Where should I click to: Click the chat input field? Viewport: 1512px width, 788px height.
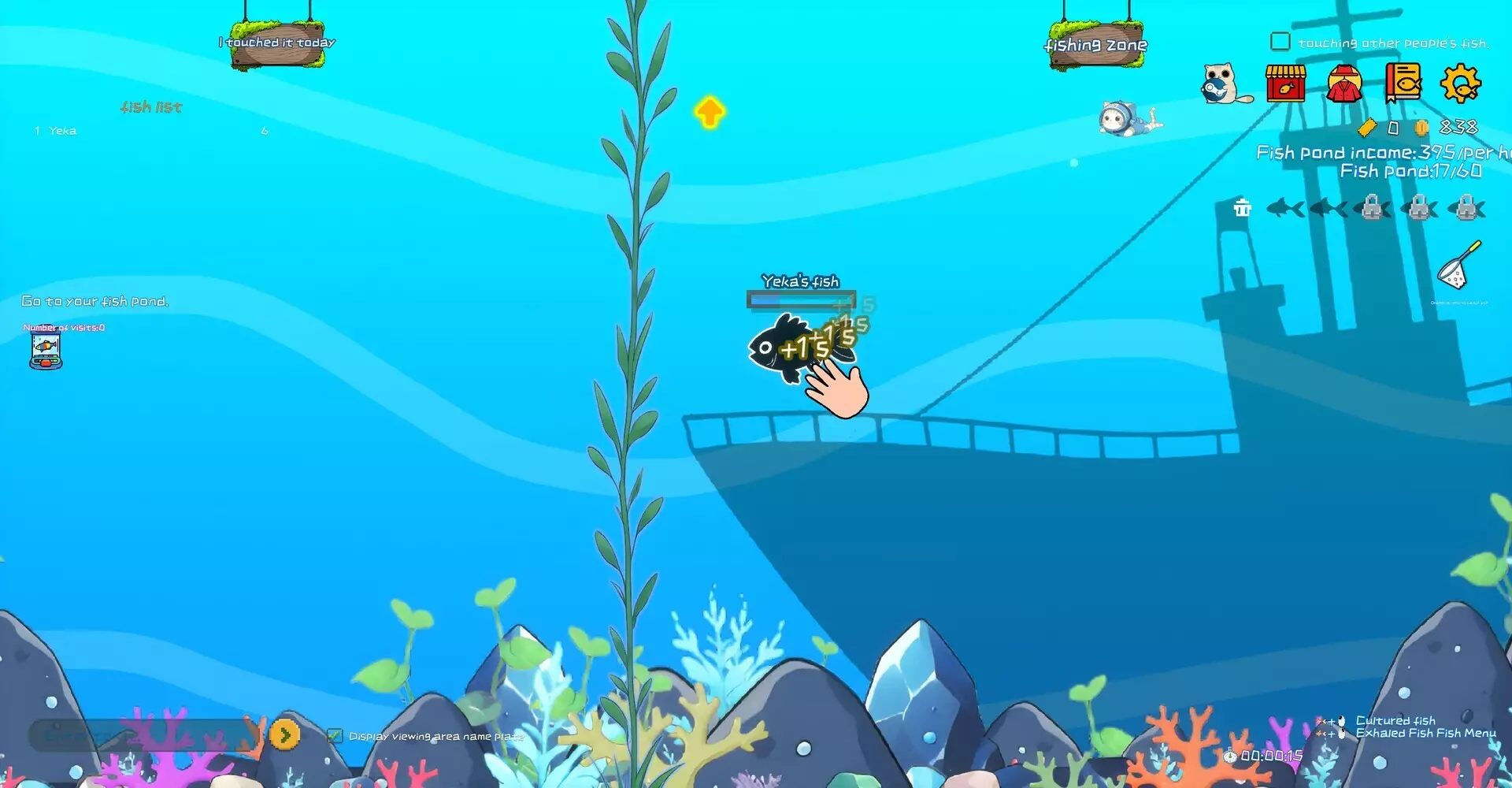(142, 734)
